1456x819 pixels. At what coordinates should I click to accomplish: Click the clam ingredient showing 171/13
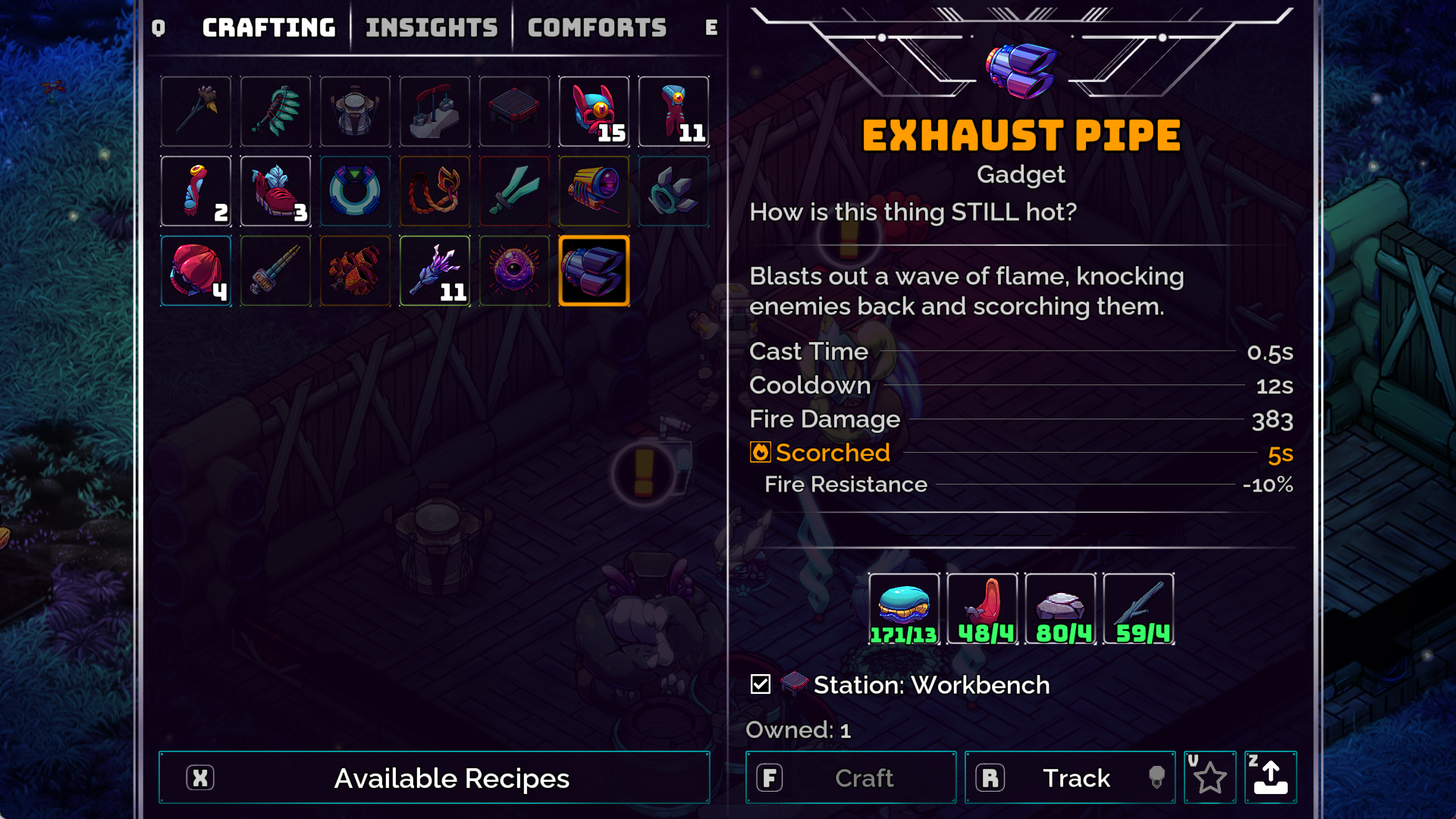coord(904,607)
